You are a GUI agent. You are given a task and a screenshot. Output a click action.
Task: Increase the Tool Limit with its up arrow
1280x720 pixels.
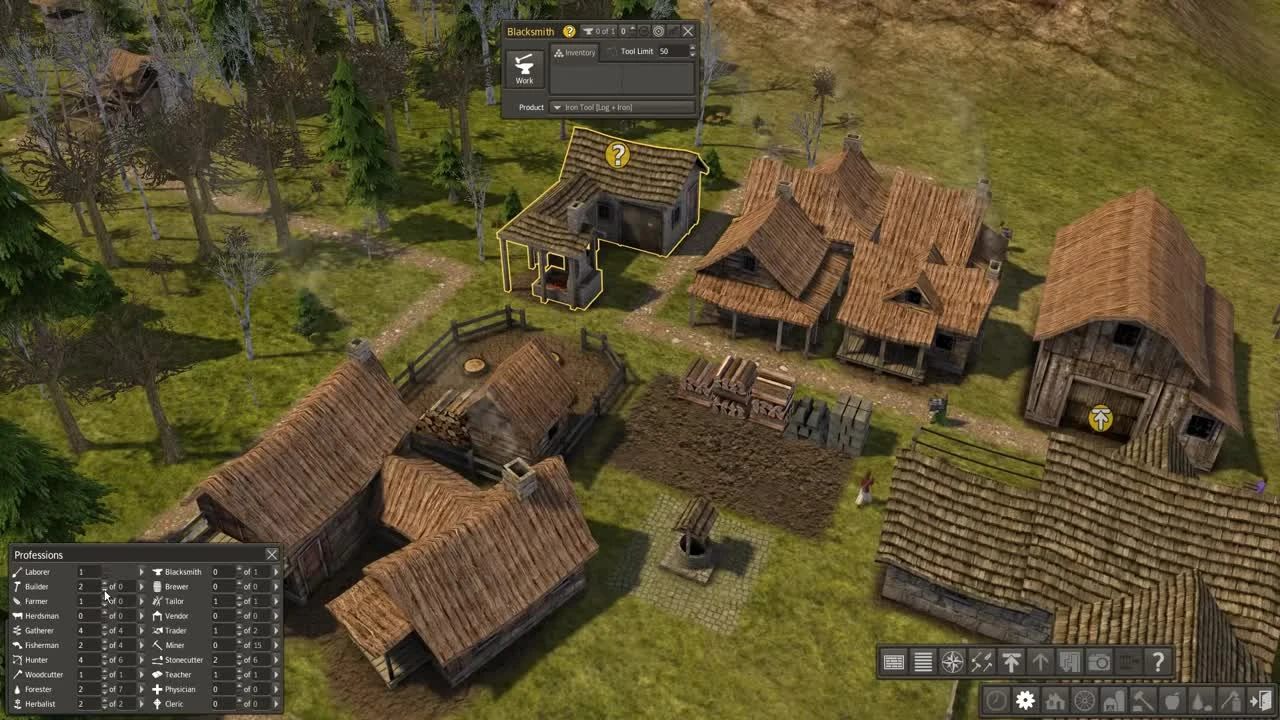tap(692, 47)
